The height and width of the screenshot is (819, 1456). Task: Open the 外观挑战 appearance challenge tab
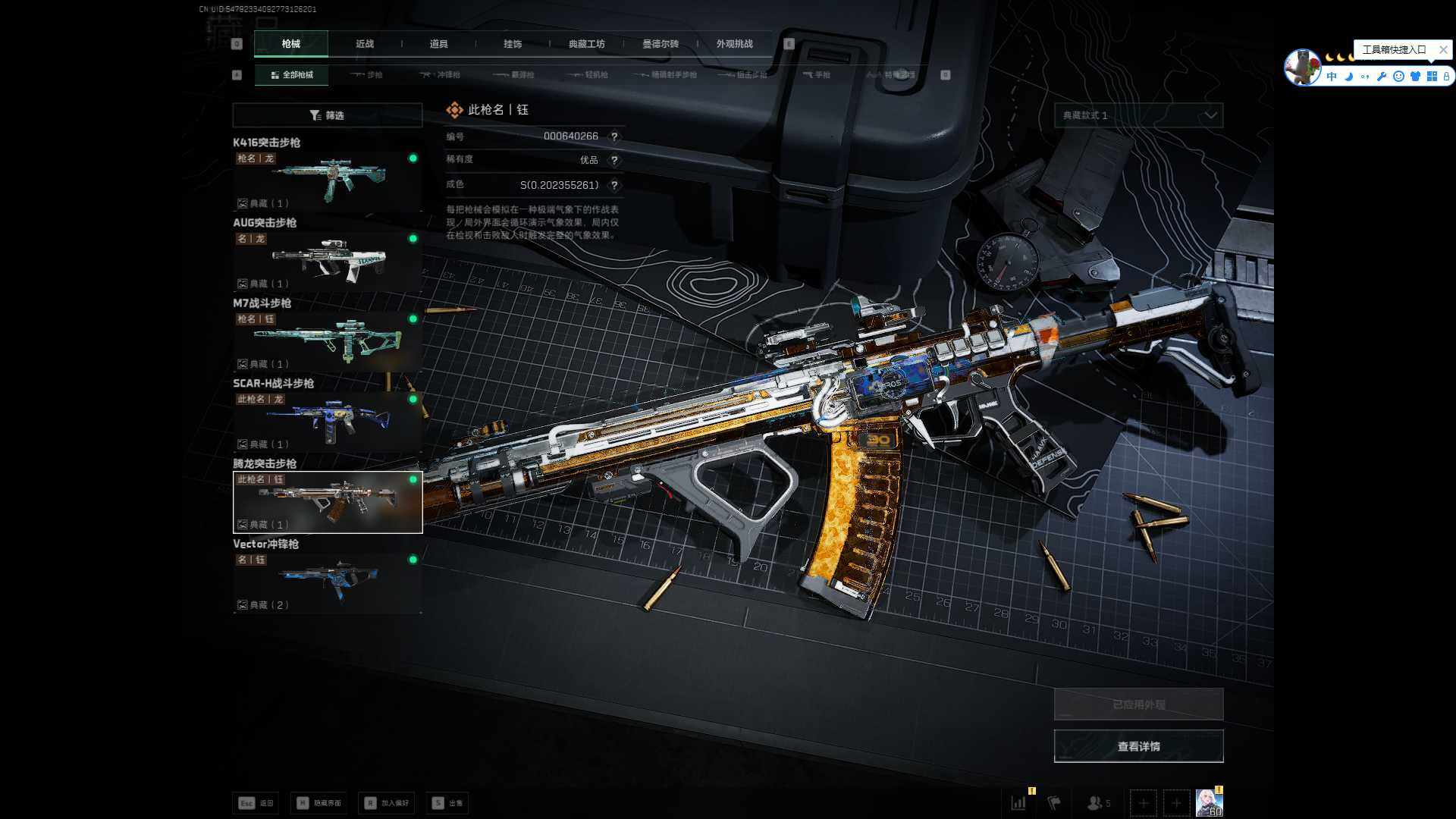pos(734,44)
